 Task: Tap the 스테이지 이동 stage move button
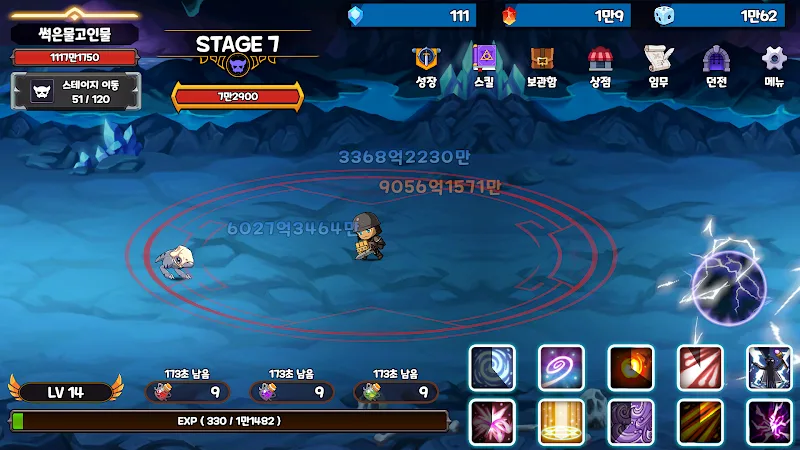tap(75, 92)
